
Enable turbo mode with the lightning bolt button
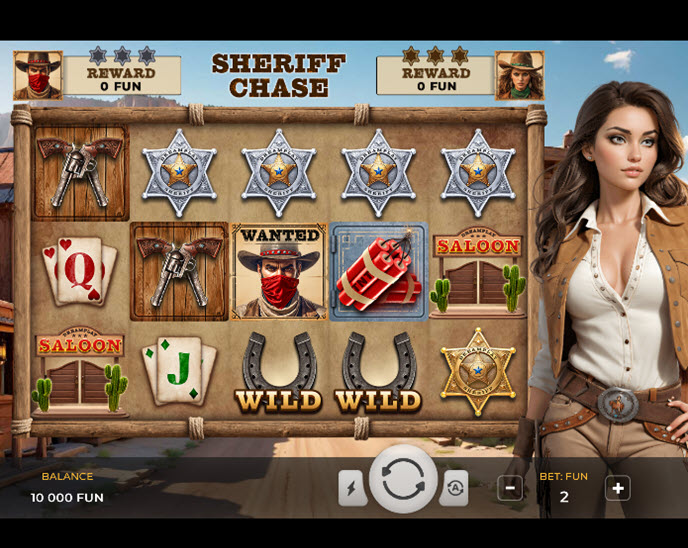click(352, 487)
